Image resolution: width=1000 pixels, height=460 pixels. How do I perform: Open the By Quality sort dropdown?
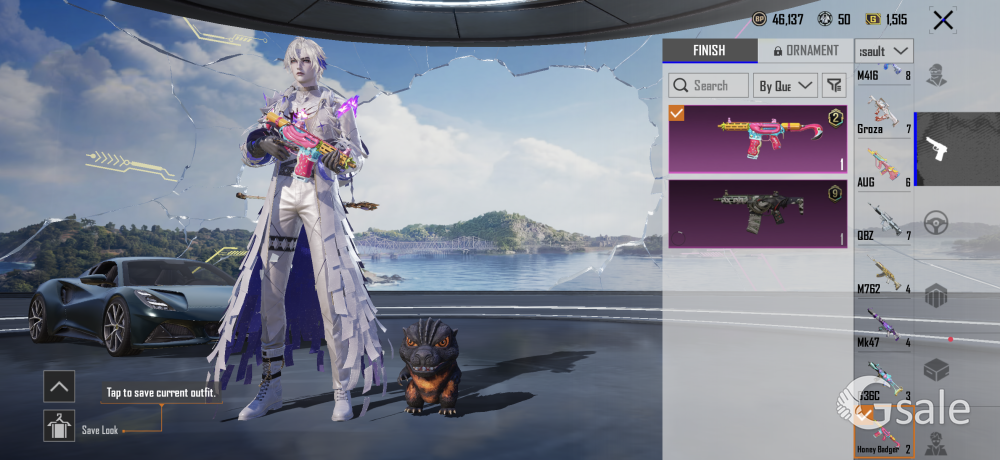coord(785,86)
